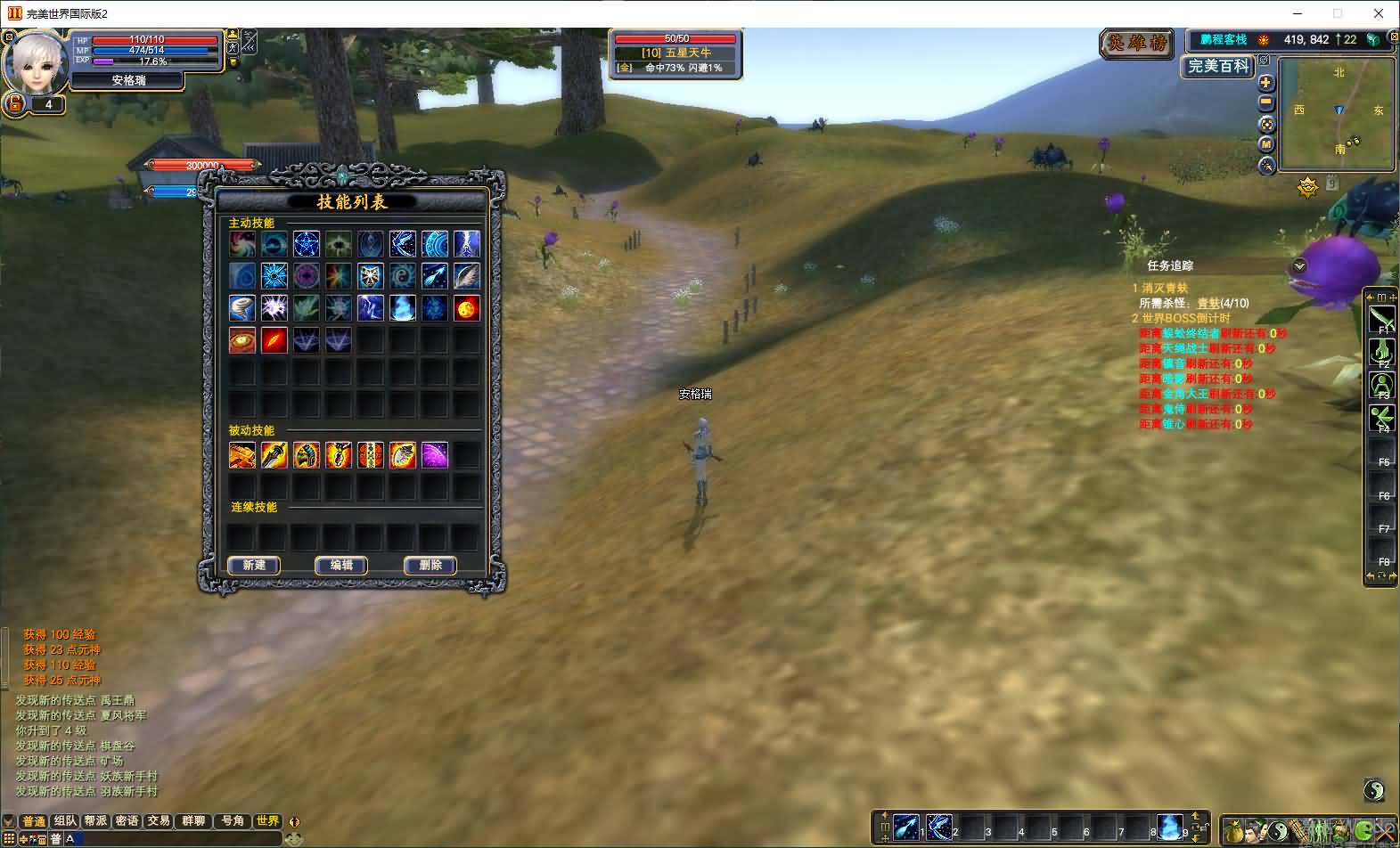Open the world map with the M button
The image size is (1400, 848).
(1266, 144)
